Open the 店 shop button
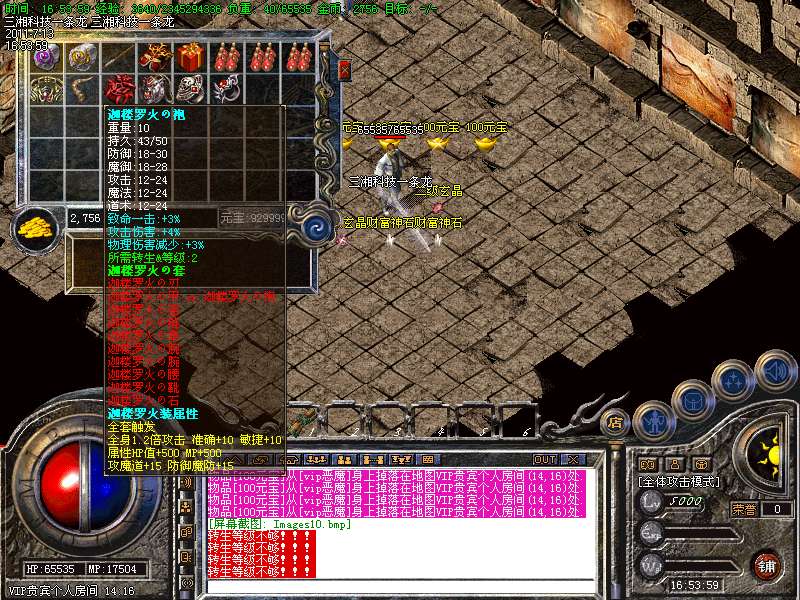800x600 pixels. [616, 424]
